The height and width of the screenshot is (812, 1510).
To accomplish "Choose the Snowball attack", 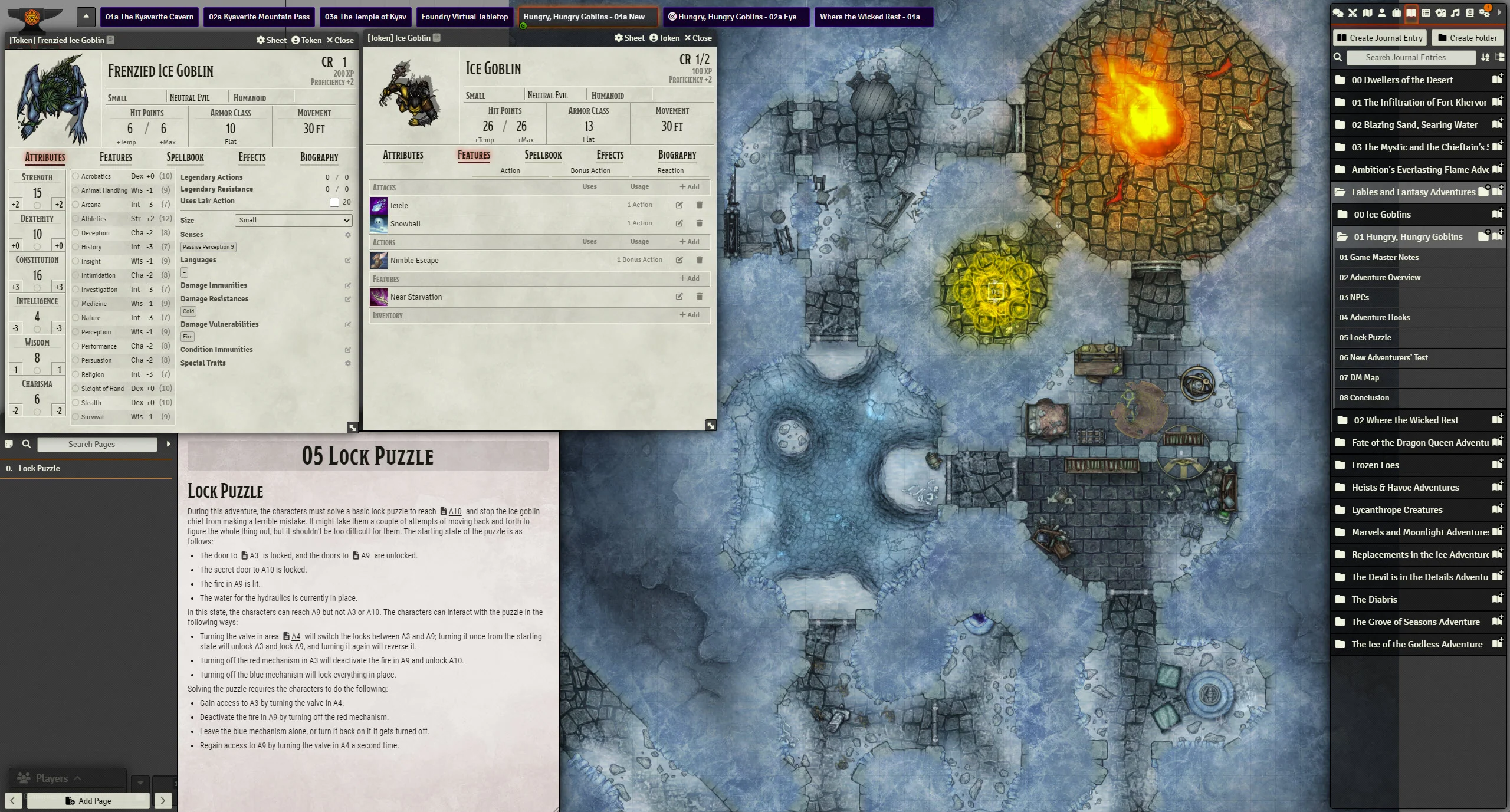I will coord(405,223).
